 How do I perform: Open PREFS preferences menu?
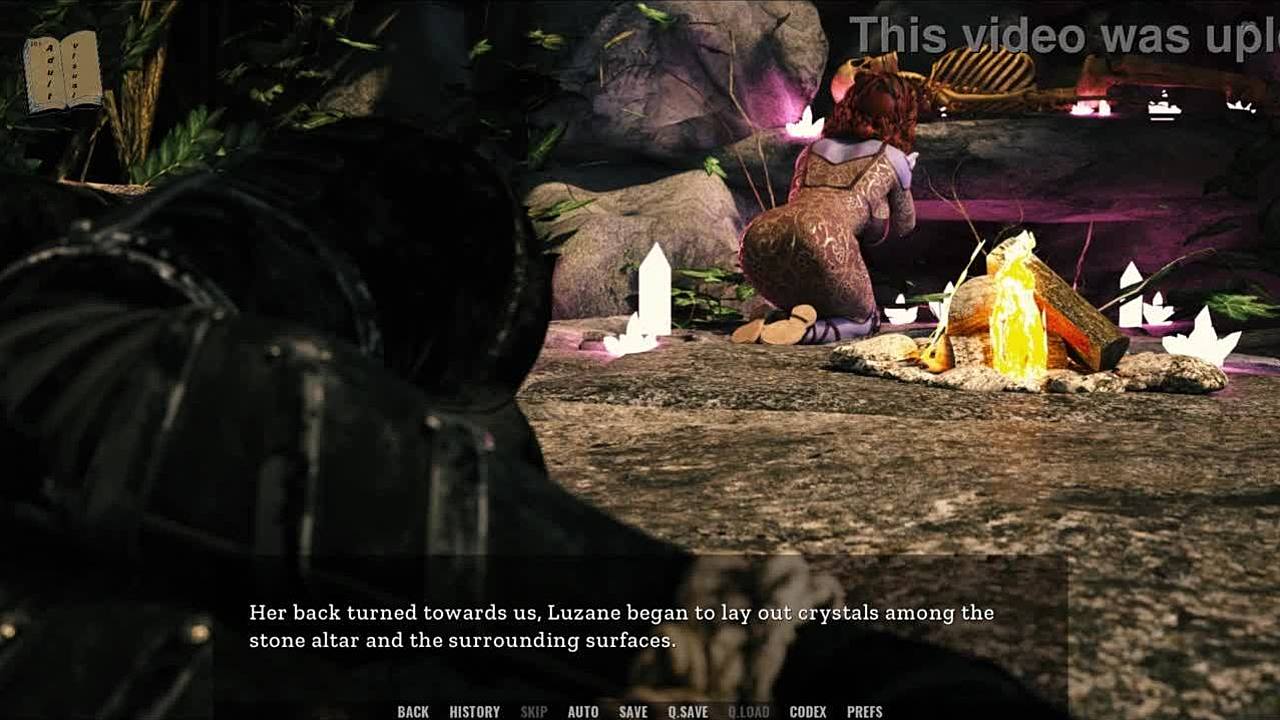coord(865,712)
